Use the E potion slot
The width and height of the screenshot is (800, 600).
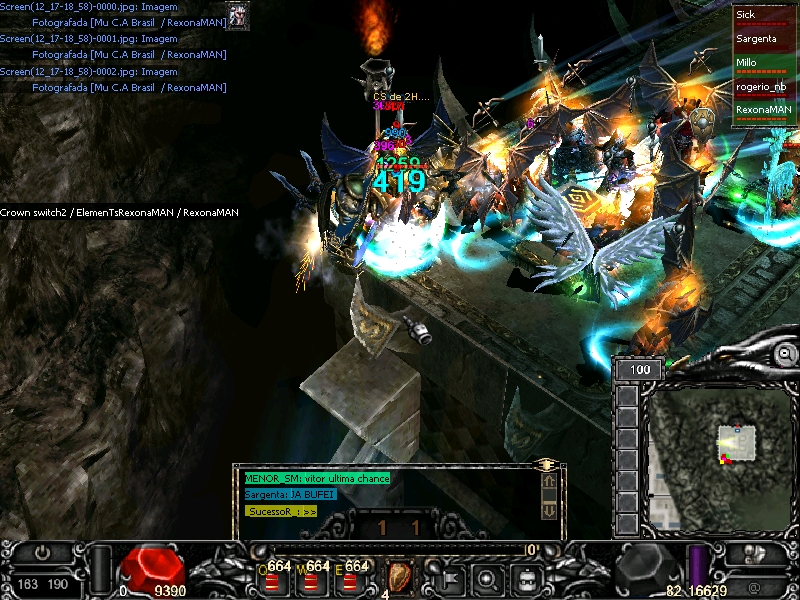[351, 576]
